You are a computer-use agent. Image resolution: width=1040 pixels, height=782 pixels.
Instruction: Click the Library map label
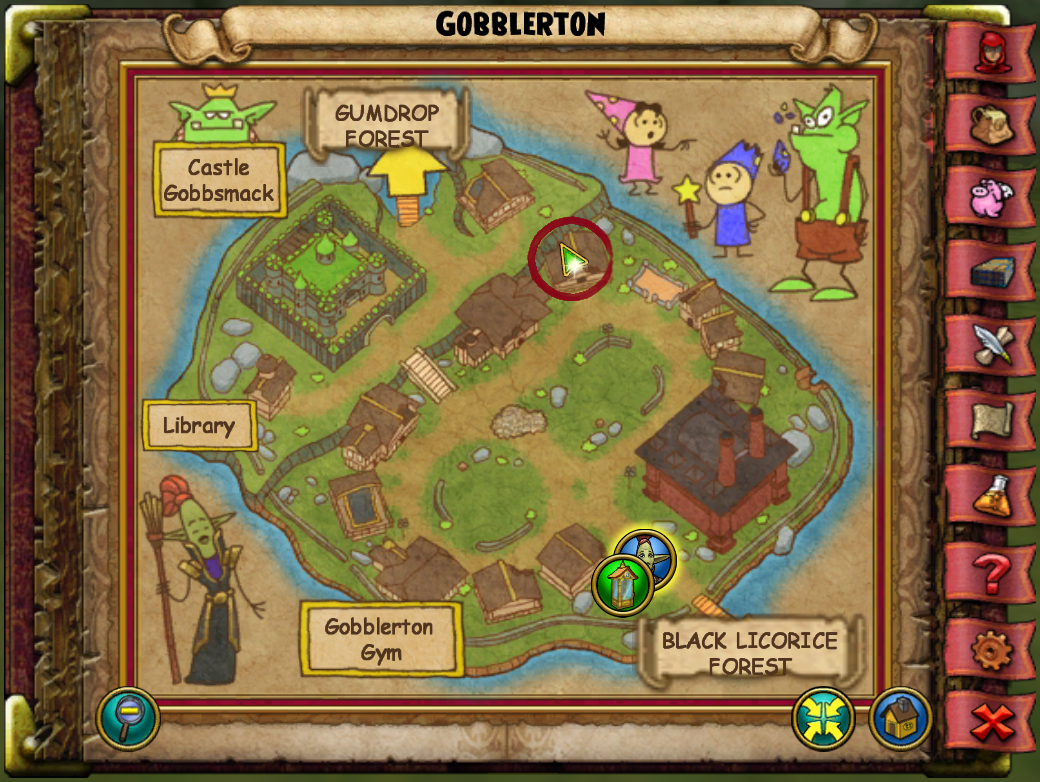tap(199, 426)
